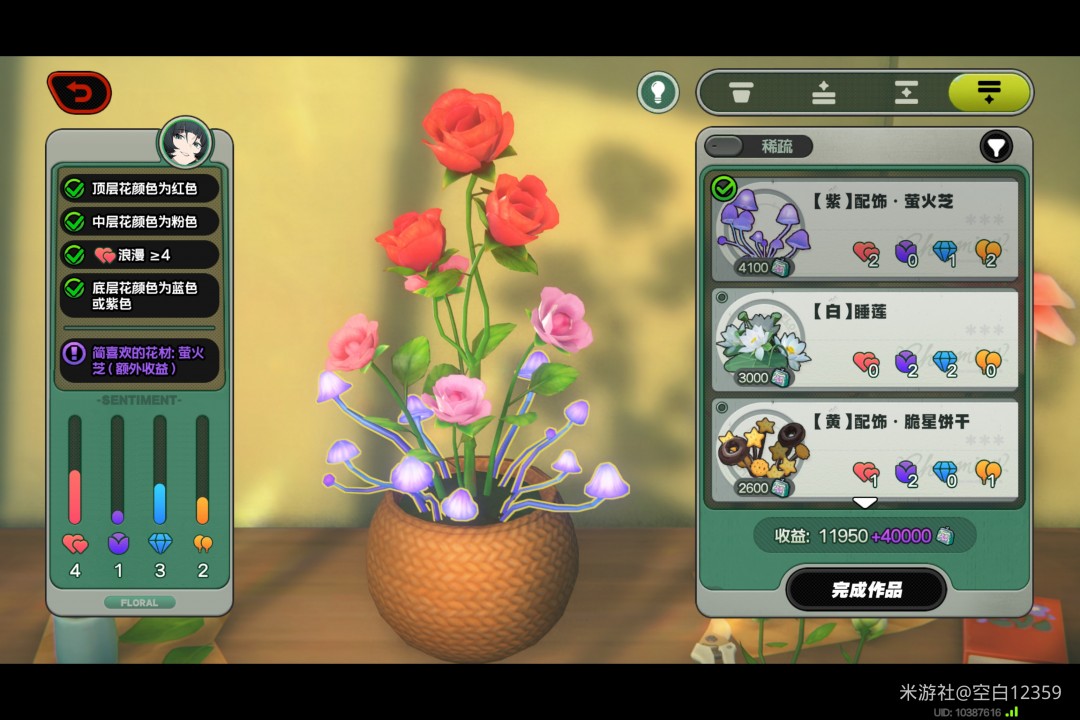Select the 萤火芝 purple mushroom item
The width and height of the screenshot is (1080, 720).
[865, 230]
